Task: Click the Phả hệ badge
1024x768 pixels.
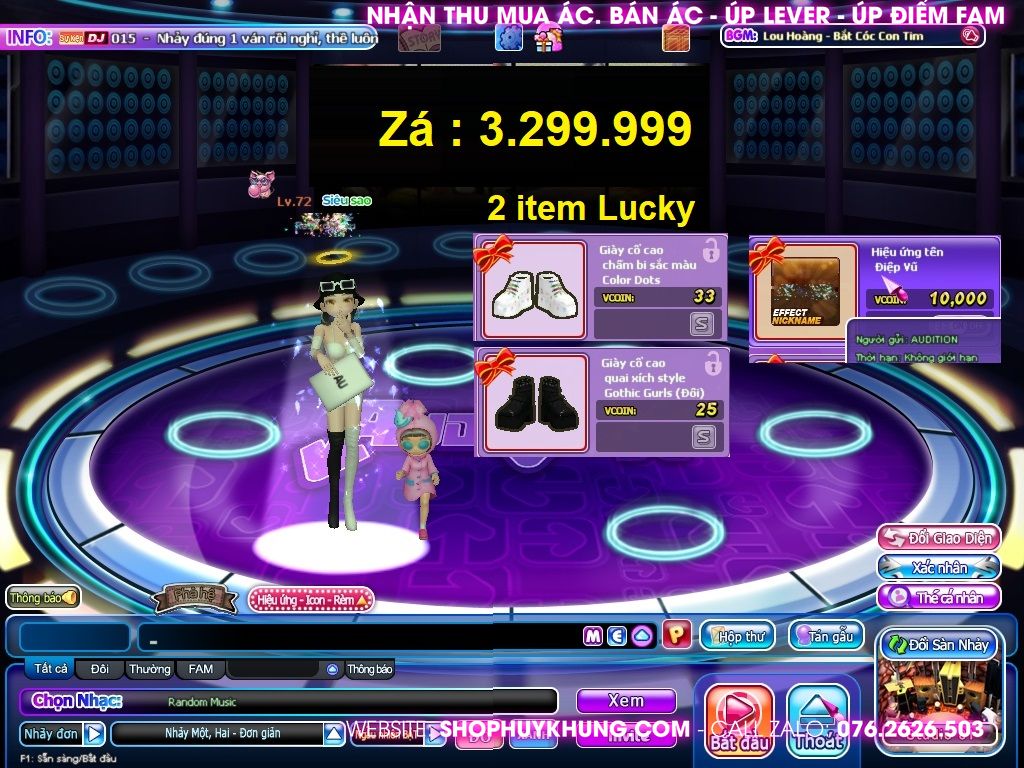Action: click(196, 599)
